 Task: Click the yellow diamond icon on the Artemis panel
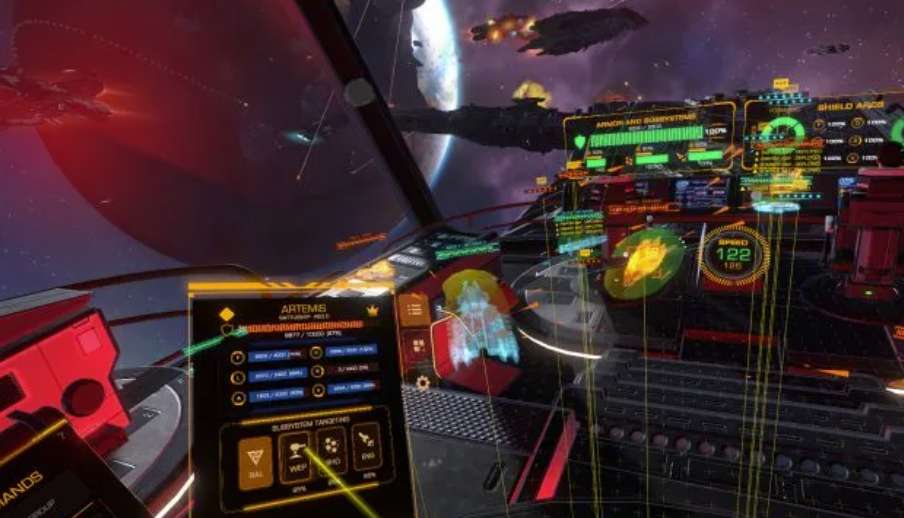click(226, 314)
